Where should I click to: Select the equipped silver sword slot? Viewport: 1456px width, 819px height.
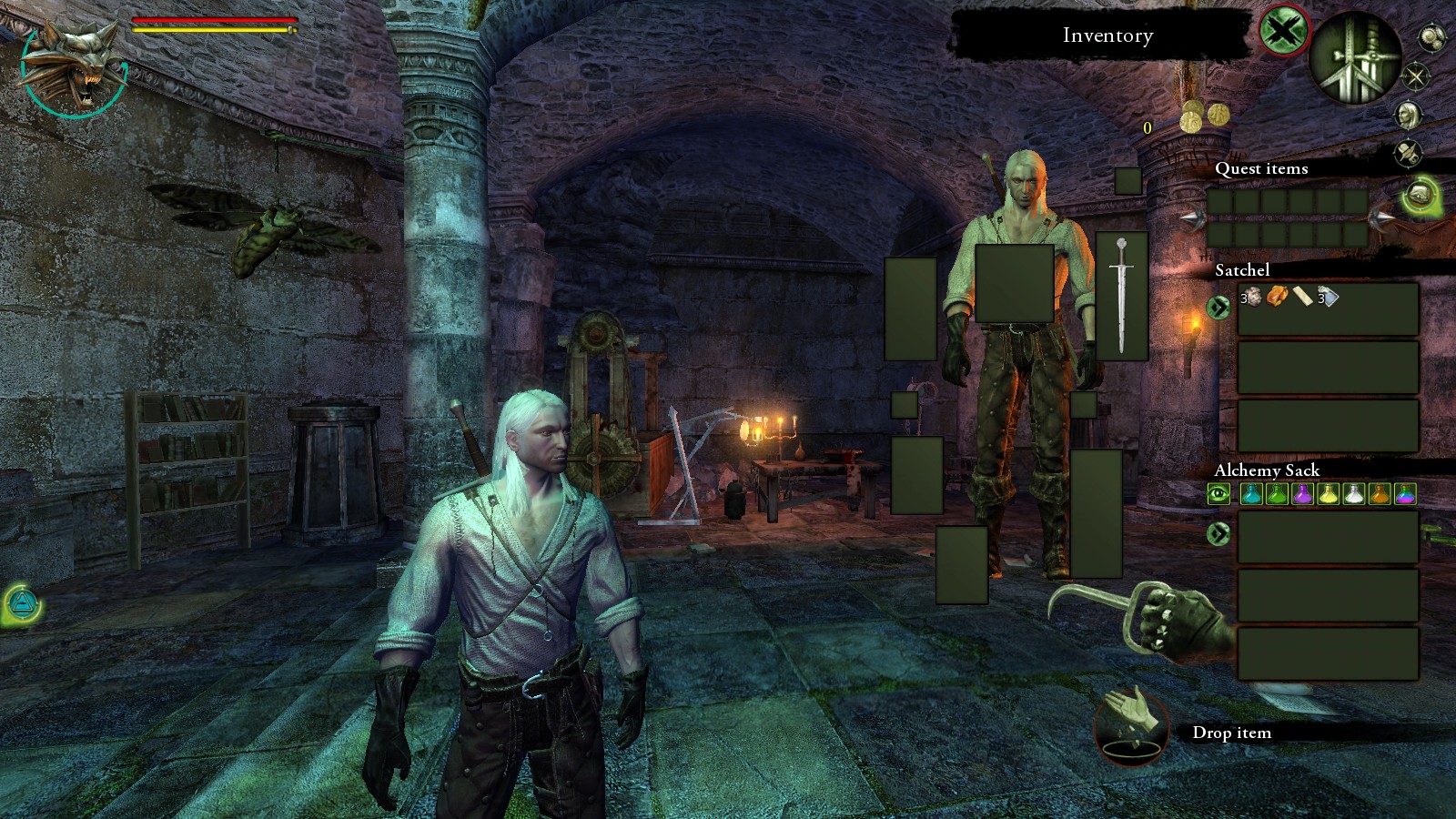click(x=1121, y=296)
